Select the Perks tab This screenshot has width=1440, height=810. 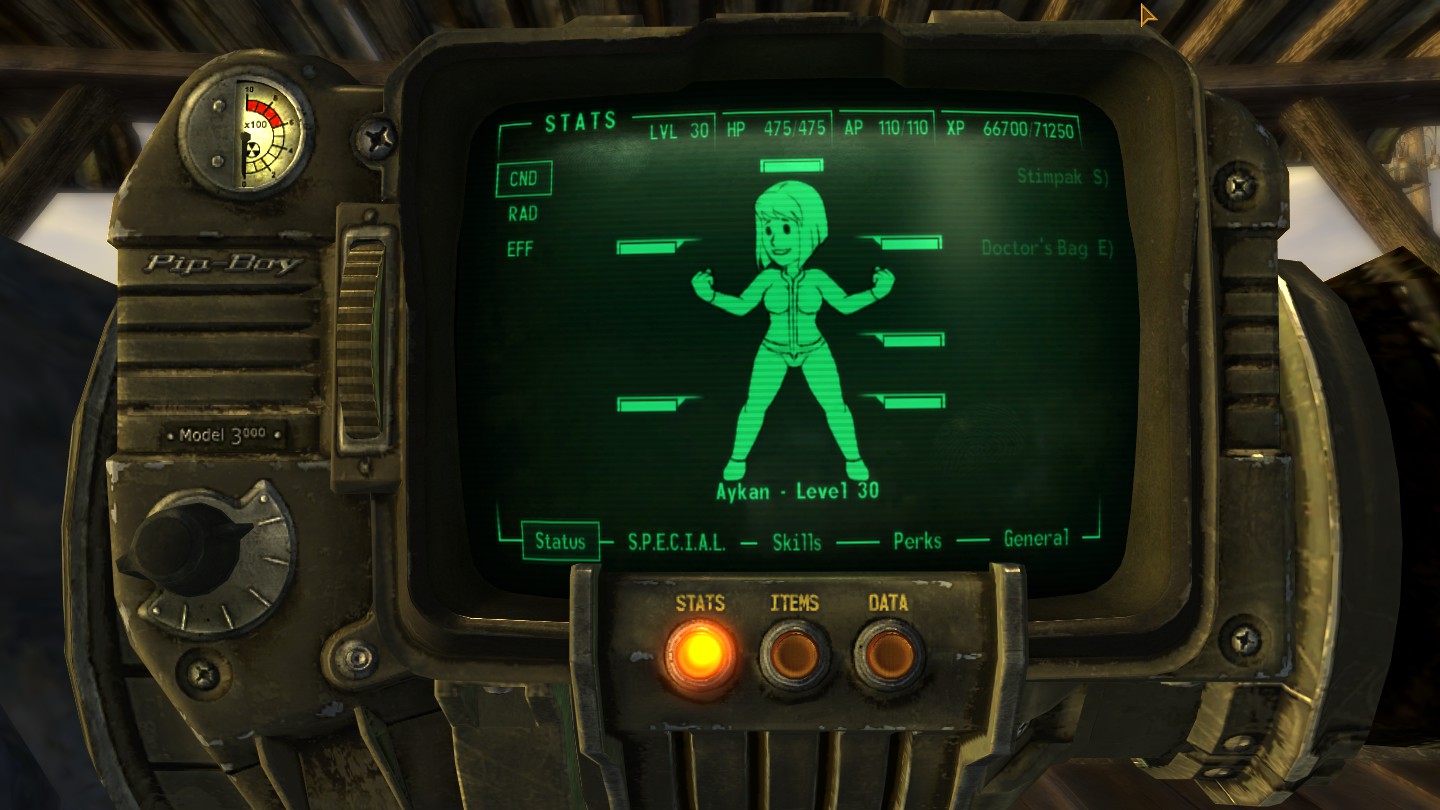click(916, 540)
